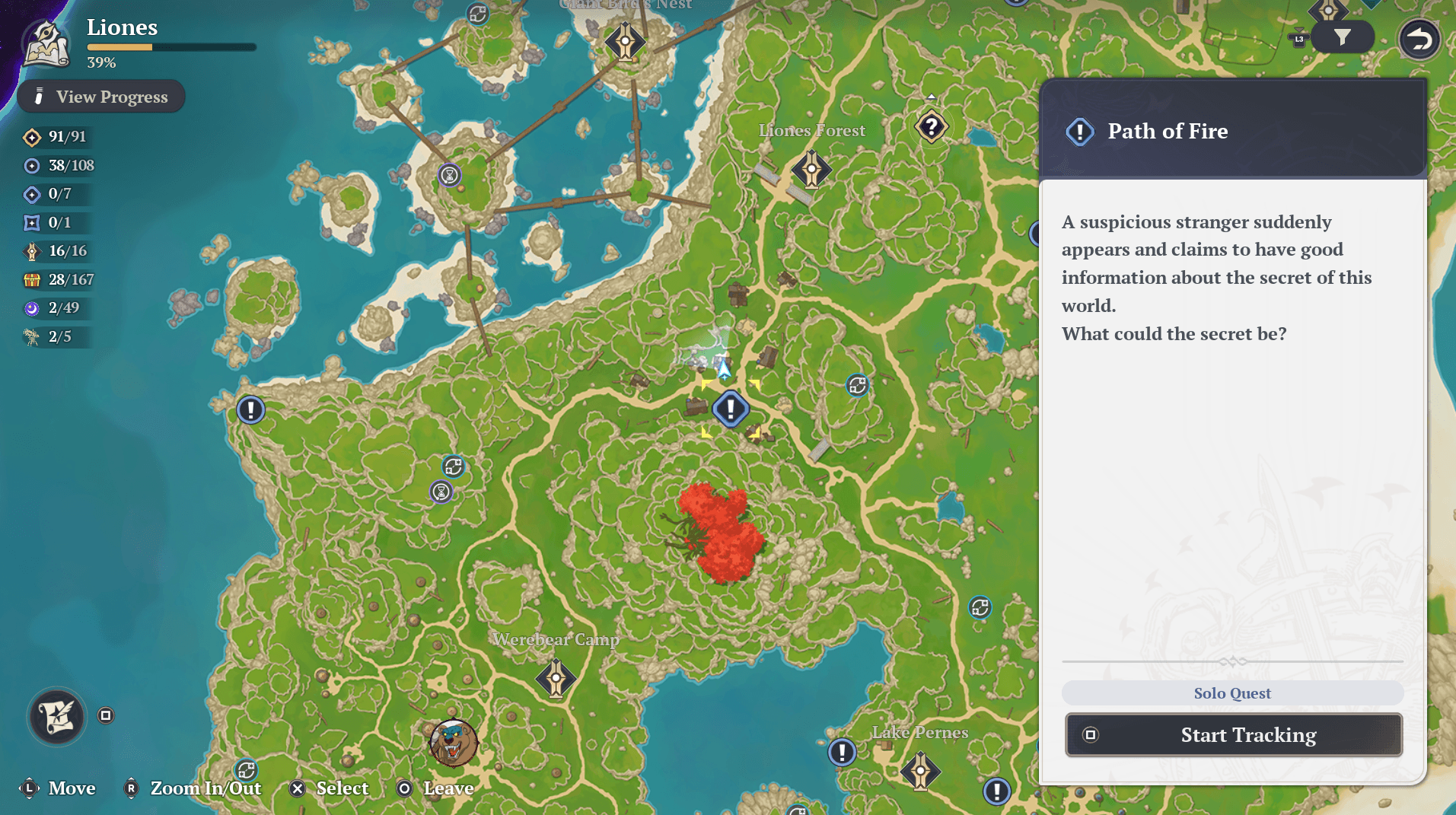Viewport: 1456px width, 815px height.
Task: Open the View Progress panel
Action: click(101, 97)
